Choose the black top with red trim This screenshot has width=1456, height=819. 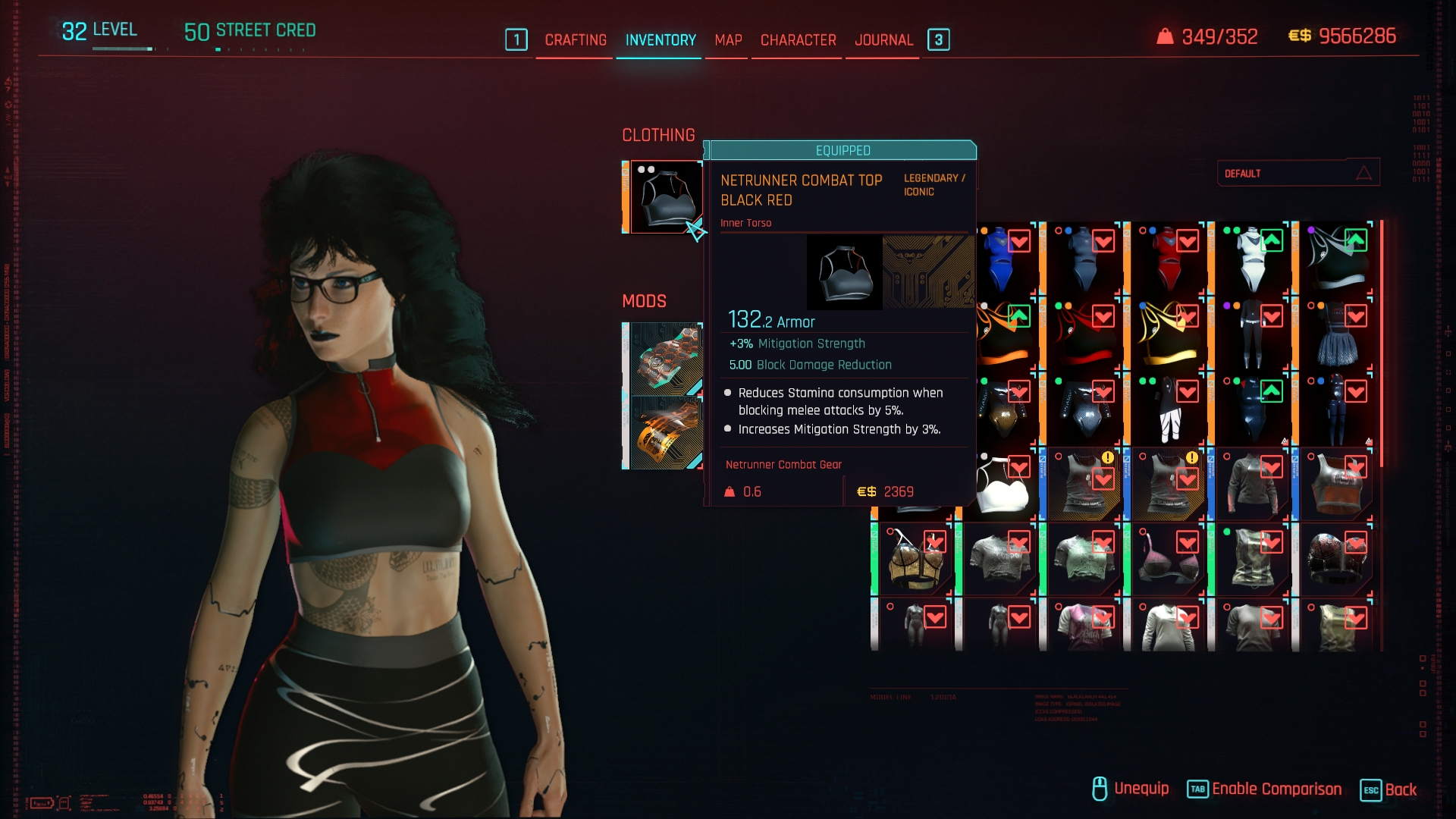click(x=1084, y=334)
